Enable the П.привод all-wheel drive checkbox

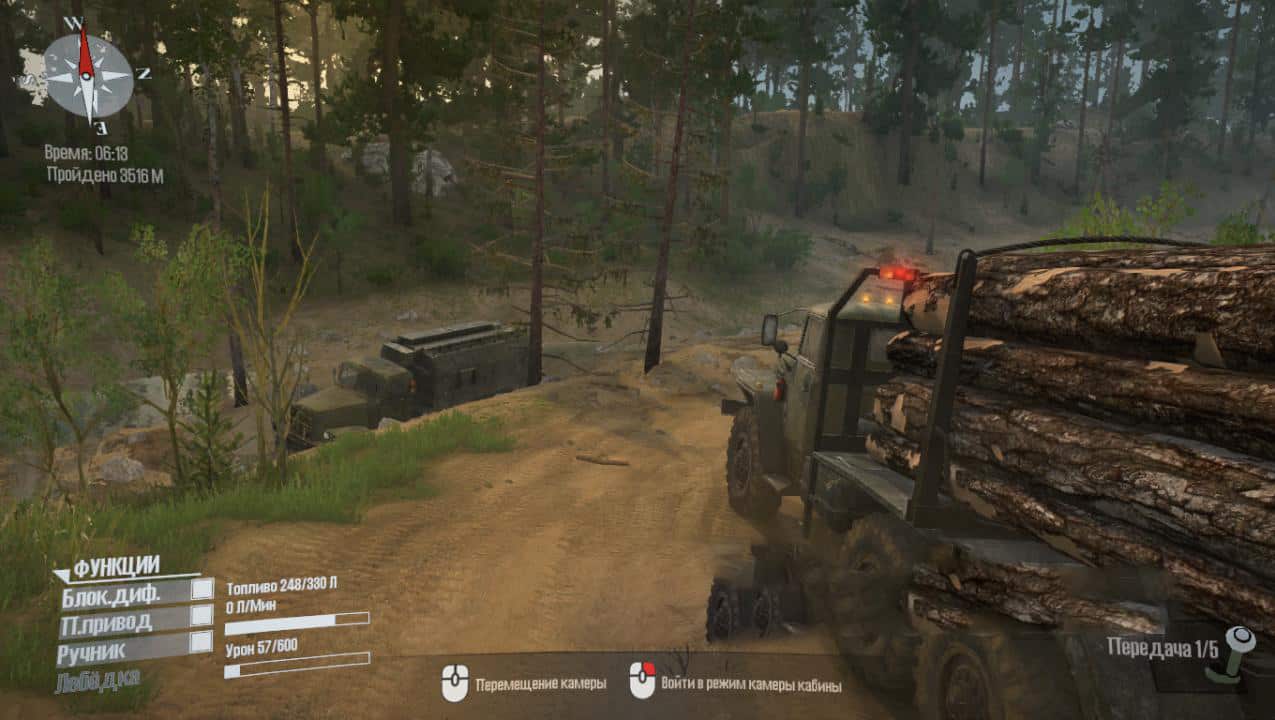[x=202, y=616]
